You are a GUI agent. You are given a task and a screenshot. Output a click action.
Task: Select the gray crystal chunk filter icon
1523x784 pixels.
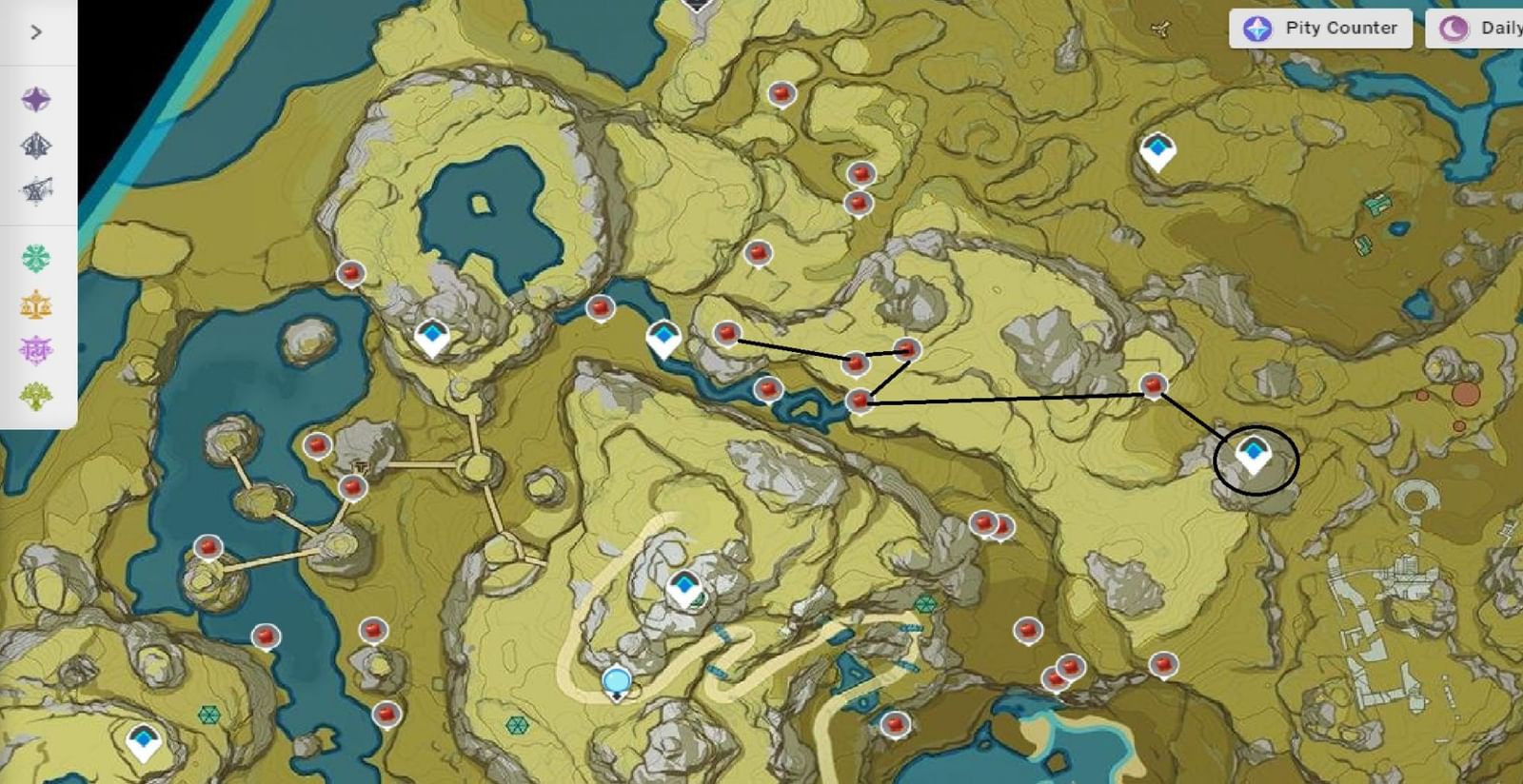coord(38,144)
